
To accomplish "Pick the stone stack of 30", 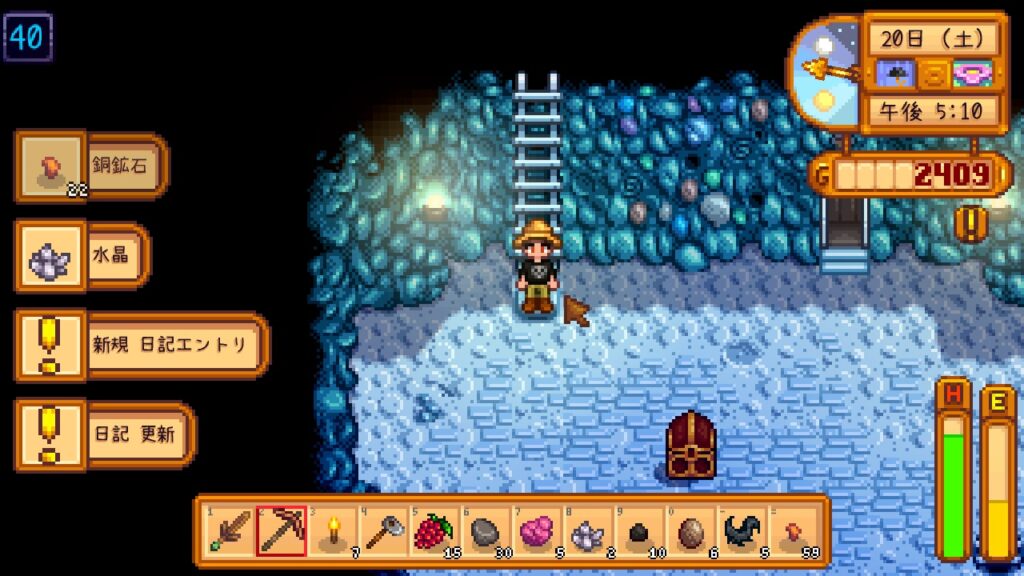I will [486, 531].
